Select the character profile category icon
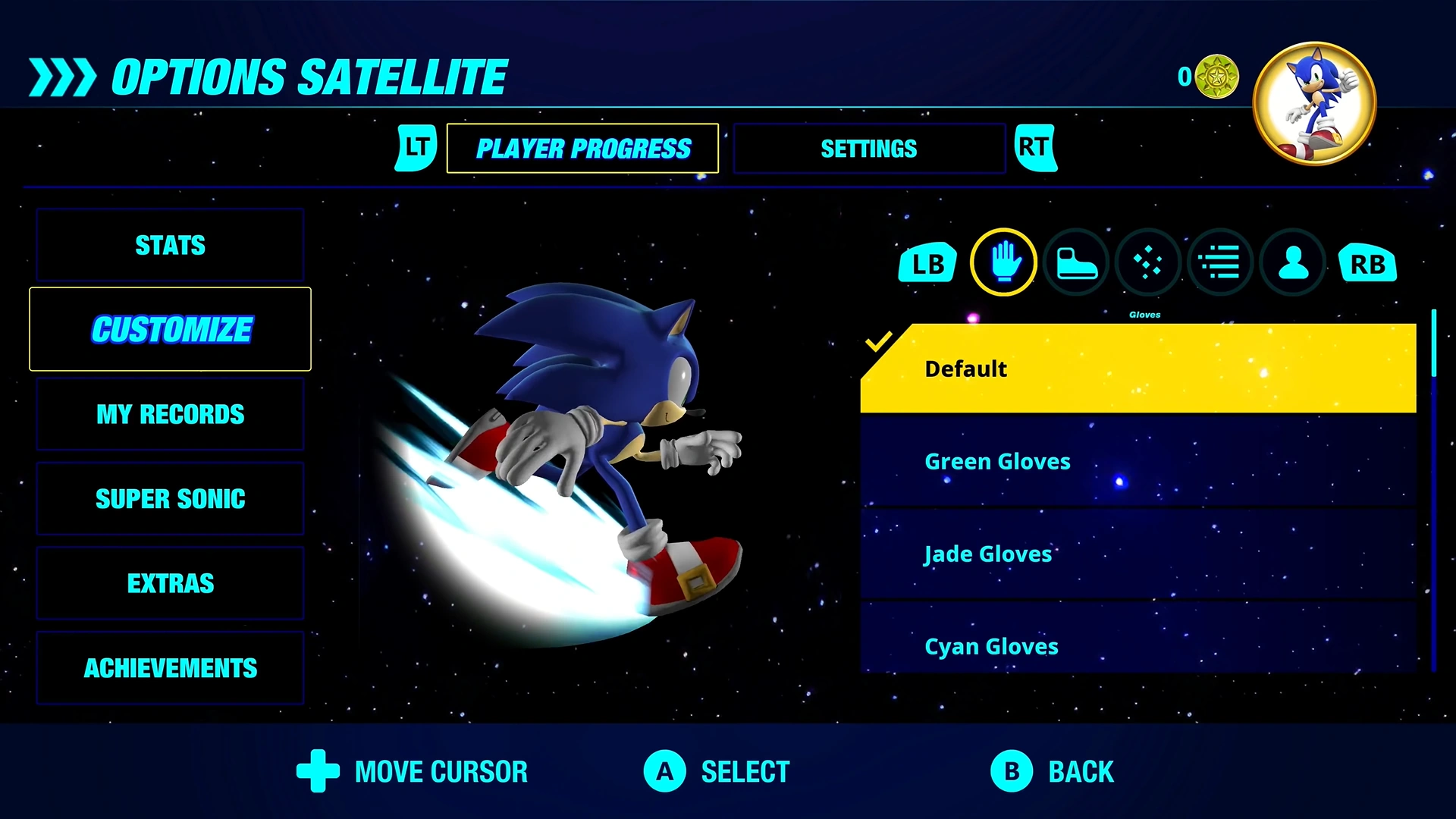Screen dimensions: 1456x819 click(1292, 262)
